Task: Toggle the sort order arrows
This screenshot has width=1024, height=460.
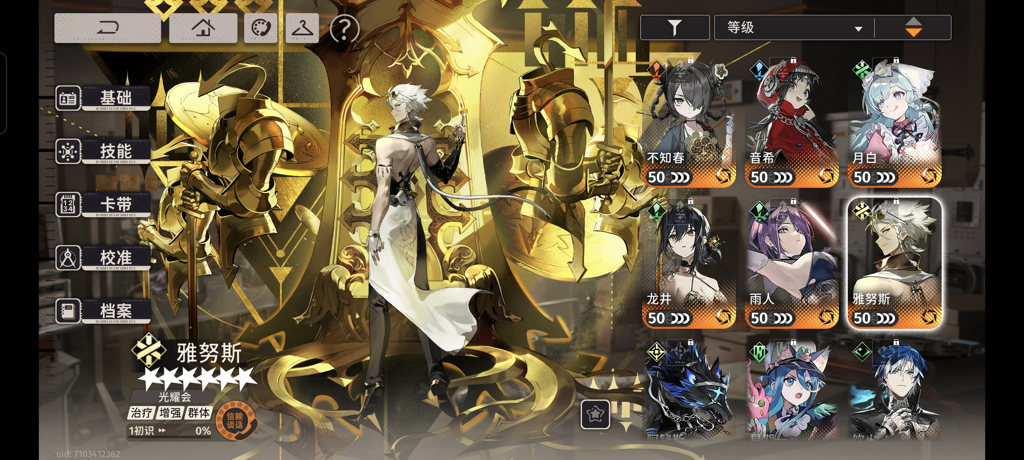Action: pos(913,28)
